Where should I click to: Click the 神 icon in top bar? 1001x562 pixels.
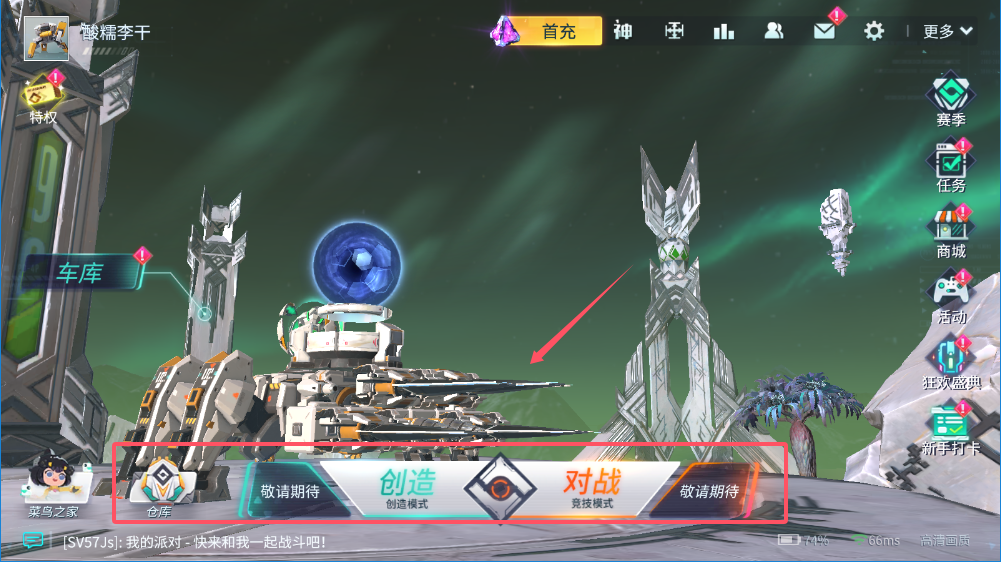(623, 31)
